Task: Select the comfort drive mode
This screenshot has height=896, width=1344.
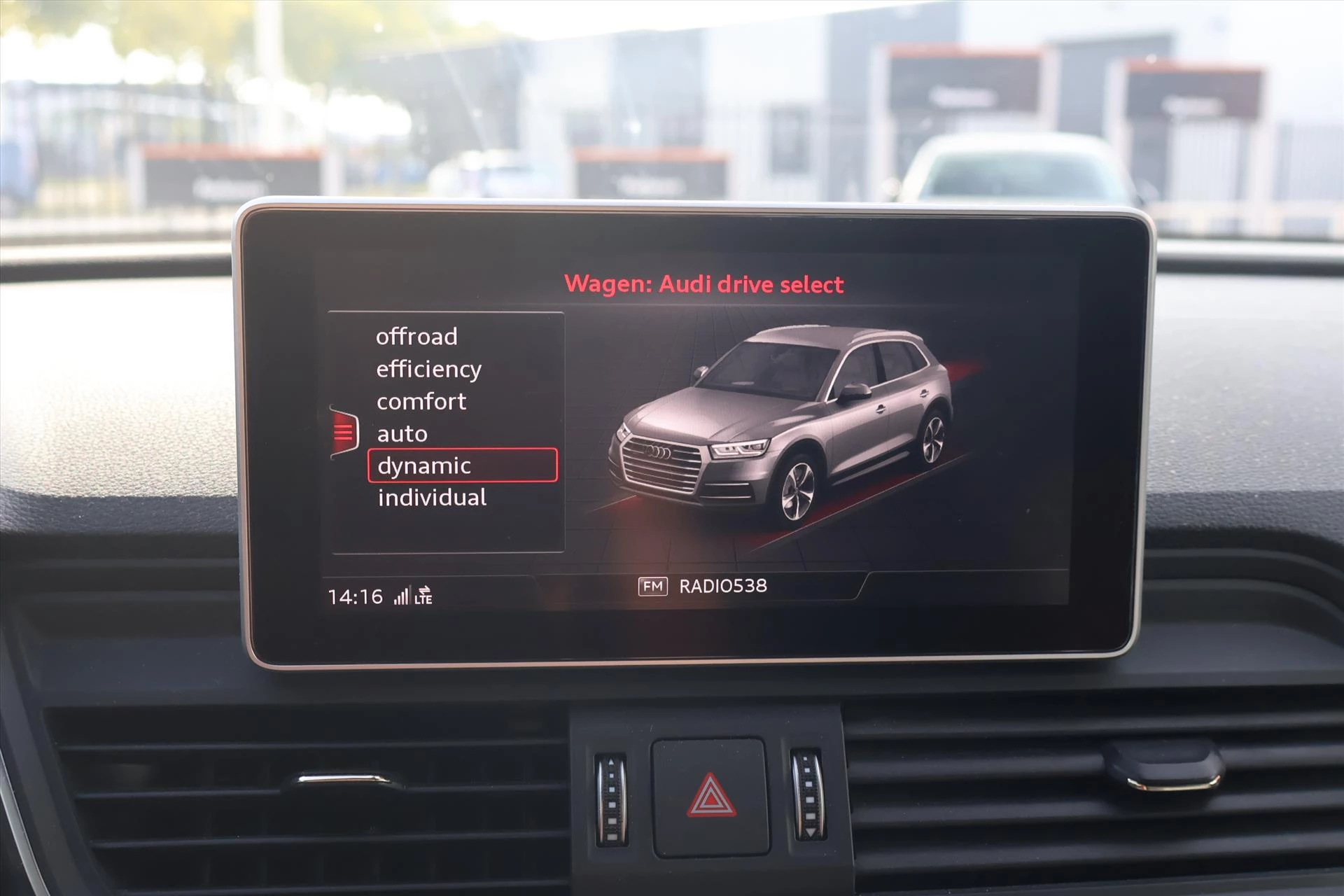Action: click(x=420, y=401)
